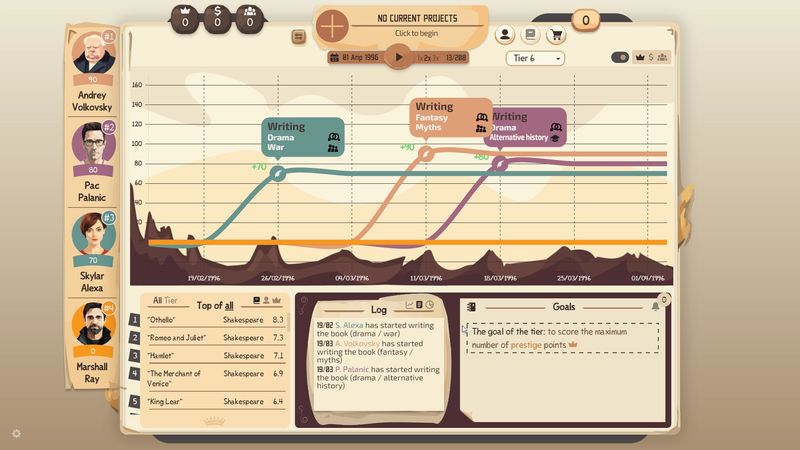Screen dimensions: 800x450
Task: Switch the top list to the Tier filter
Action: 171,301
